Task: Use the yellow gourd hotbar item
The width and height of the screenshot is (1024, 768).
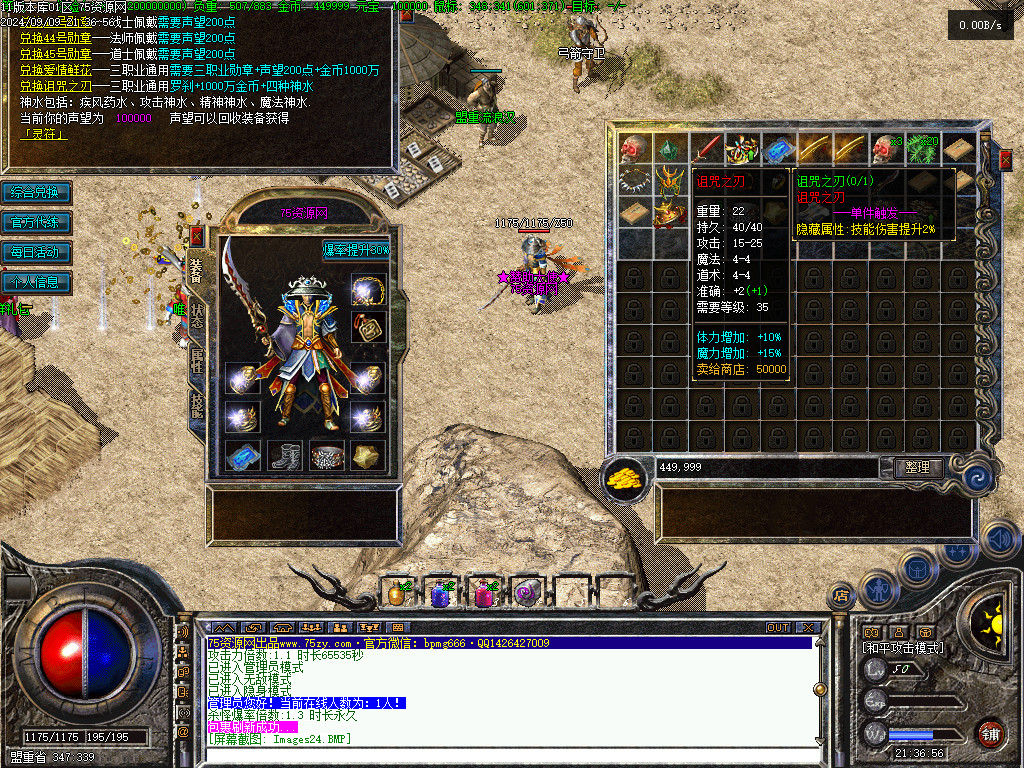Action: [x=397, y=592]
